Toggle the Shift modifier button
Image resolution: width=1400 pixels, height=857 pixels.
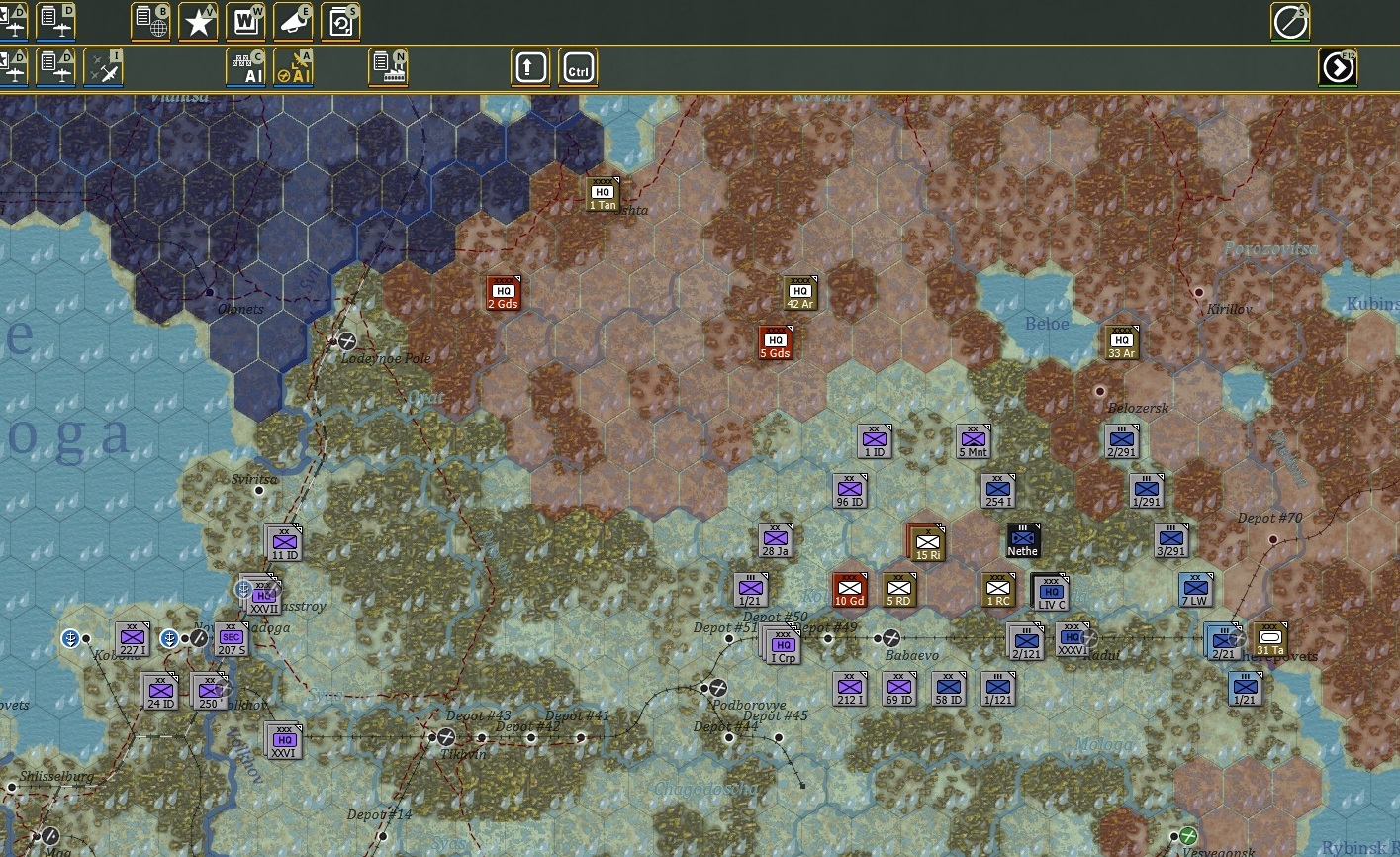[529, 67]
